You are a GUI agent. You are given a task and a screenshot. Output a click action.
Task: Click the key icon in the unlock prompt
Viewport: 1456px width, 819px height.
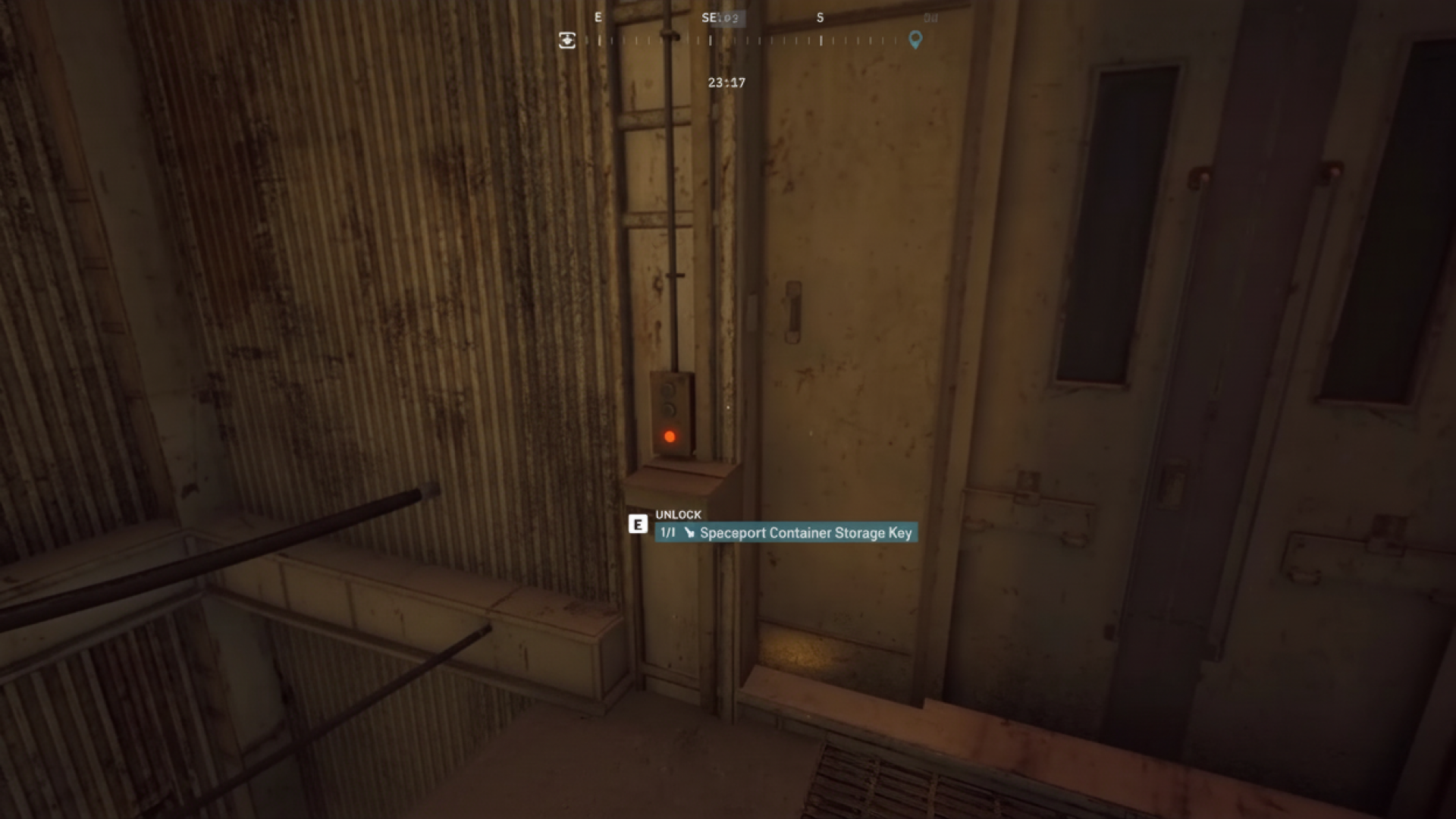coord(689,532)
